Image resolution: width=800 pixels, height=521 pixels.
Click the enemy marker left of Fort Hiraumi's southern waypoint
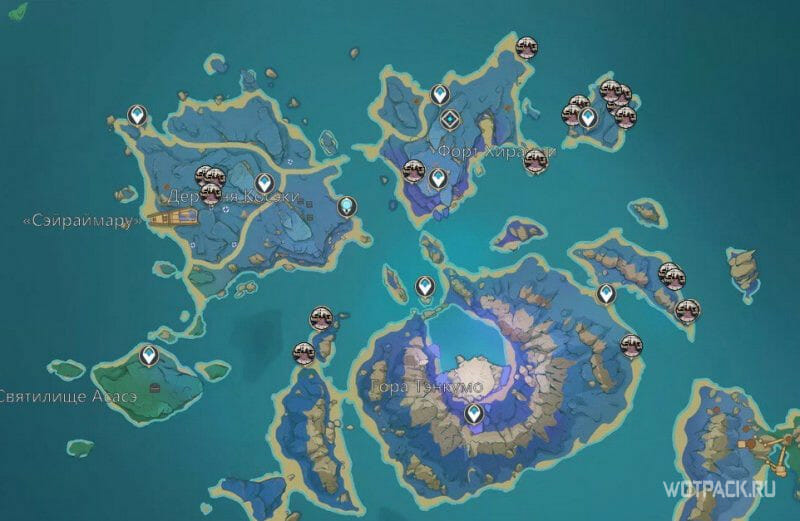(x=413, y=171)
